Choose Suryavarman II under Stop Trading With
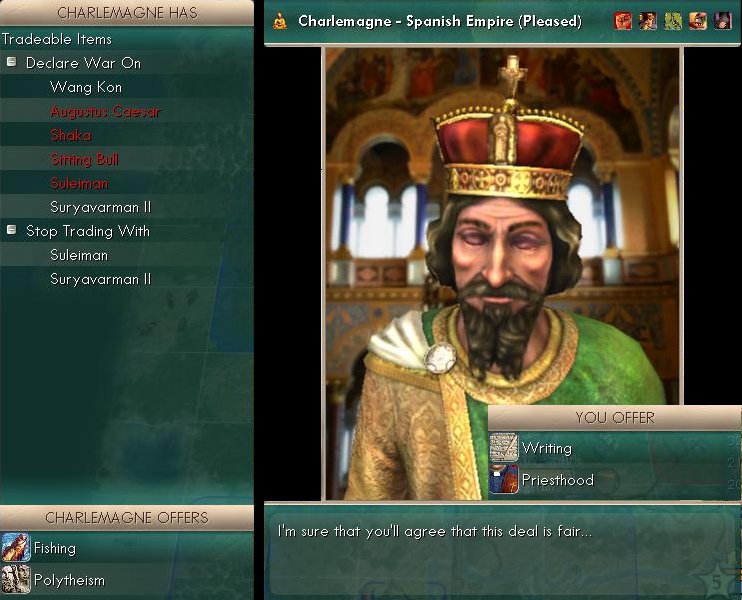Image resolution: width=742 pixels, height=600 pixels. [100, 279]
